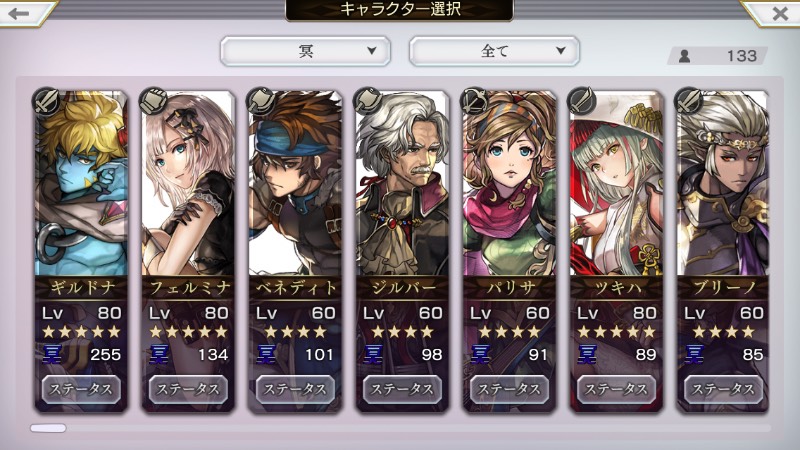Click the horizontal scrollbar thumb
The width and height of the screenshot is (800, 450).
pyautogui.click(x=48, y=428)
